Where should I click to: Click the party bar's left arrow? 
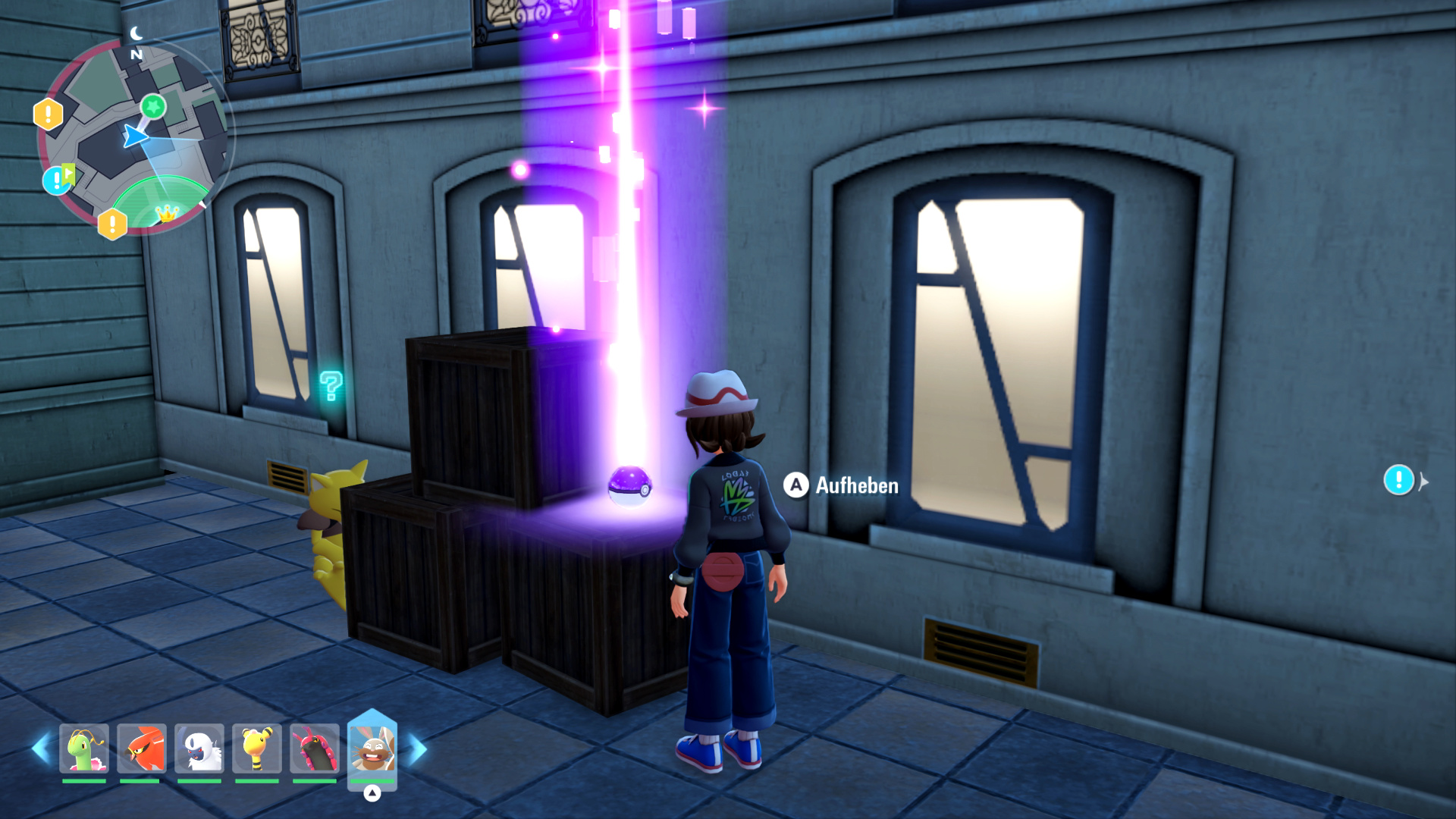coord(41,748)
